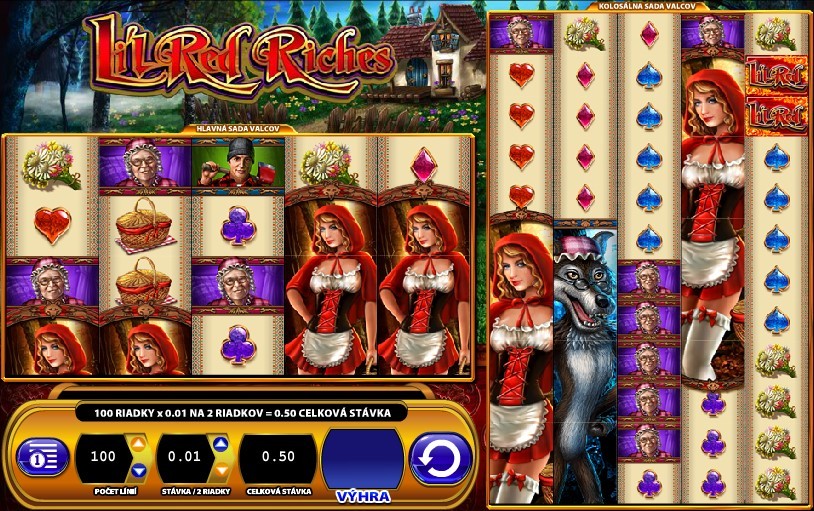Lower the bet per 2 lines (Stávka)

(222, 470)
